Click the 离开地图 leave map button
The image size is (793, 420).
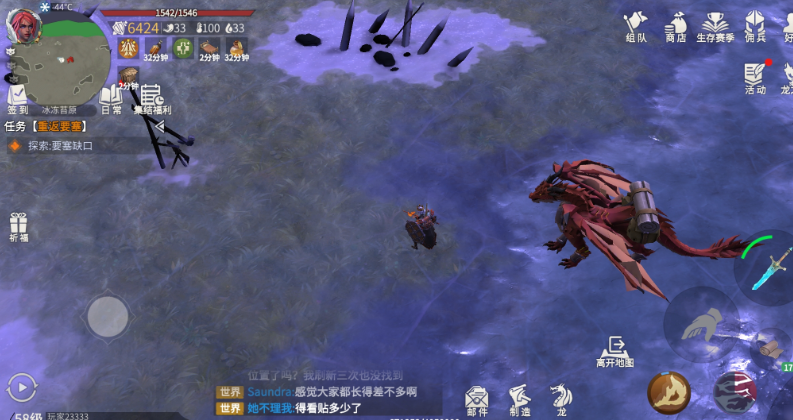[x=615, y=351]
